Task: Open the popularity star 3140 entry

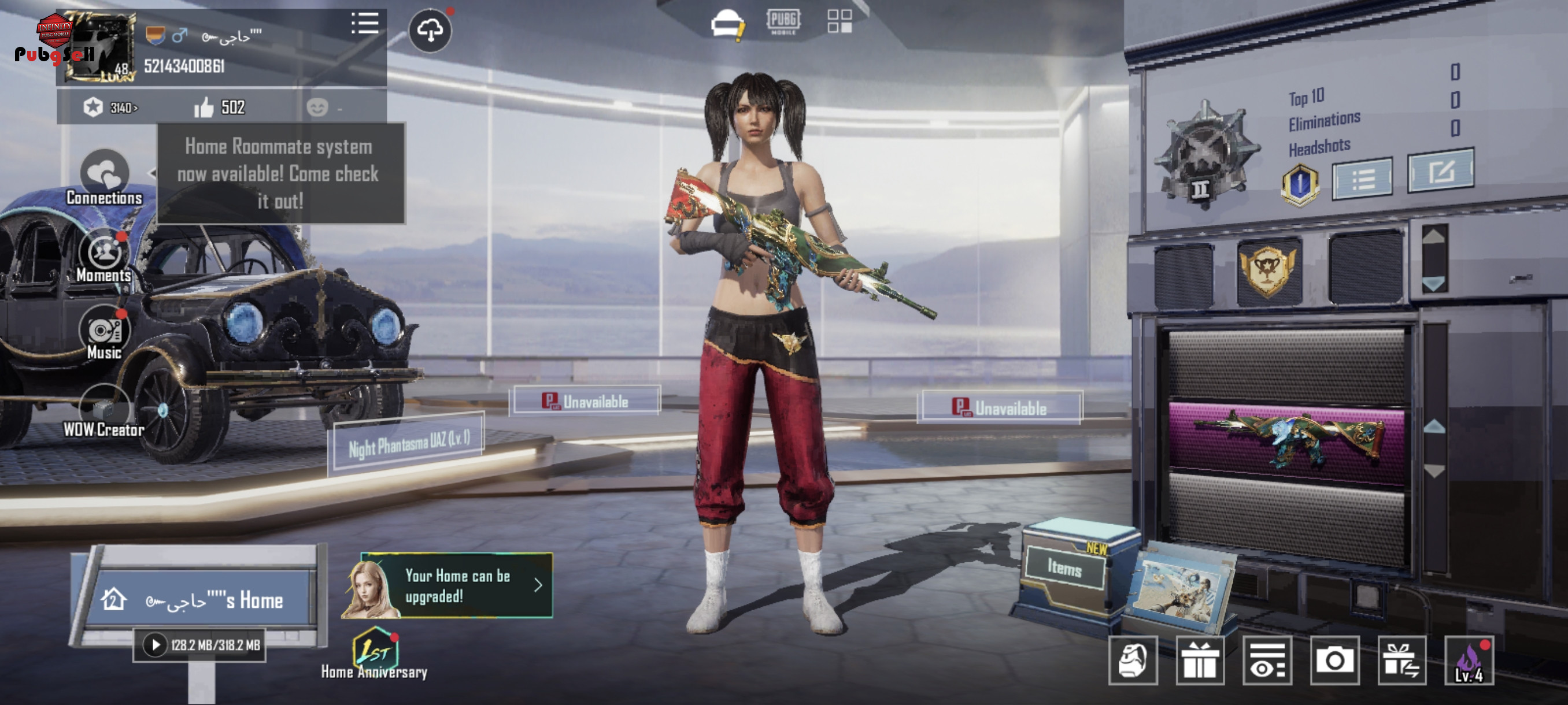Action: click(x=111, y=107)
